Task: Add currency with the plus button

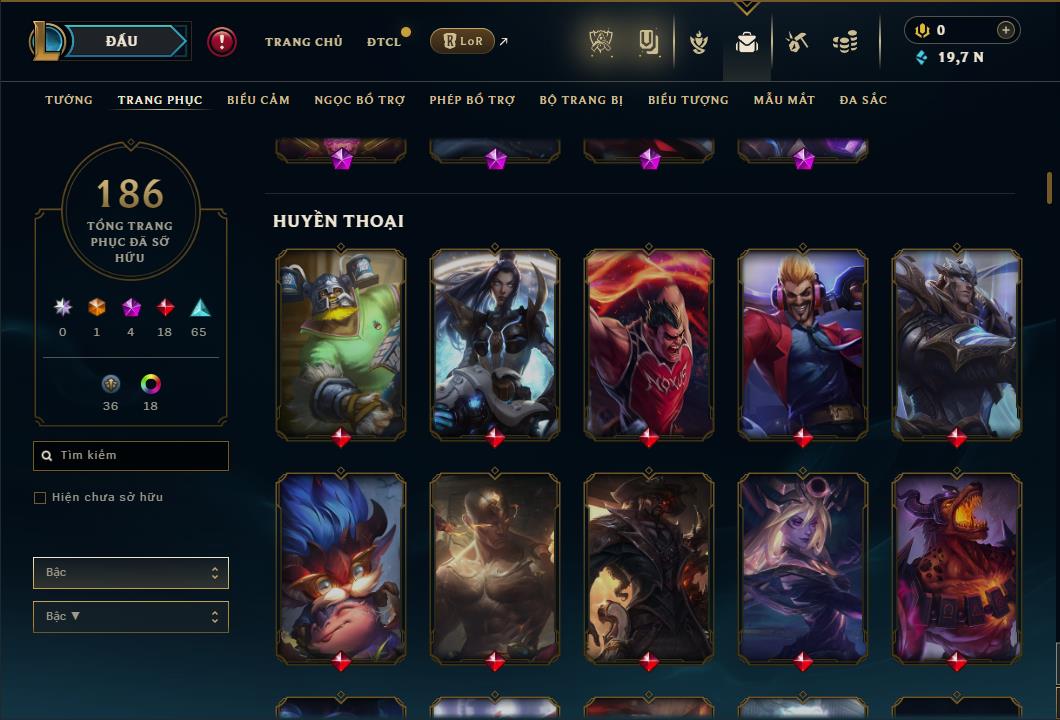Action: coord(1006,30)
